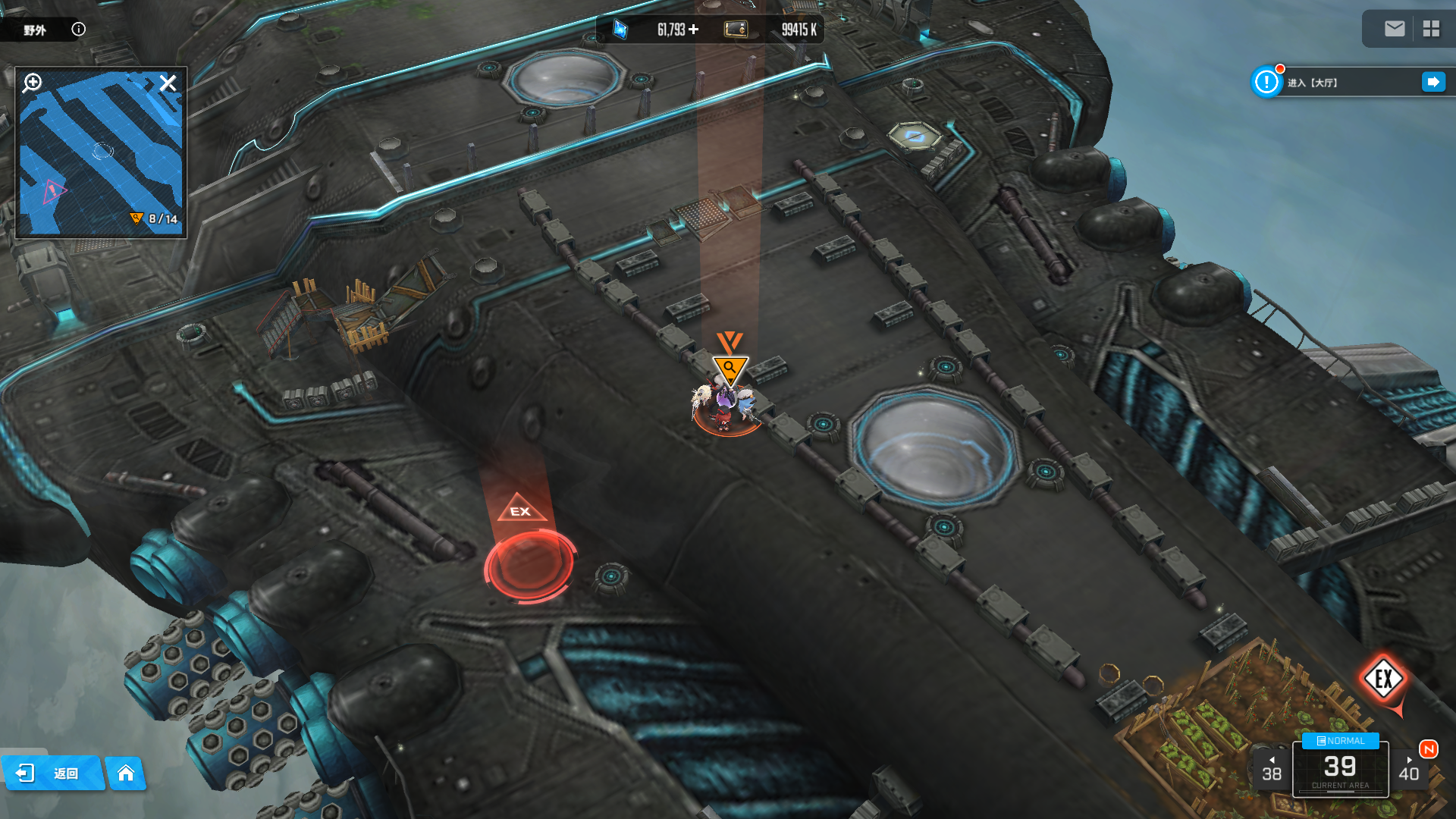This screenshot has width=1456, height=819.
Task: Zoom in the minimap with magnifier icon
Action: tap(32, 83)
